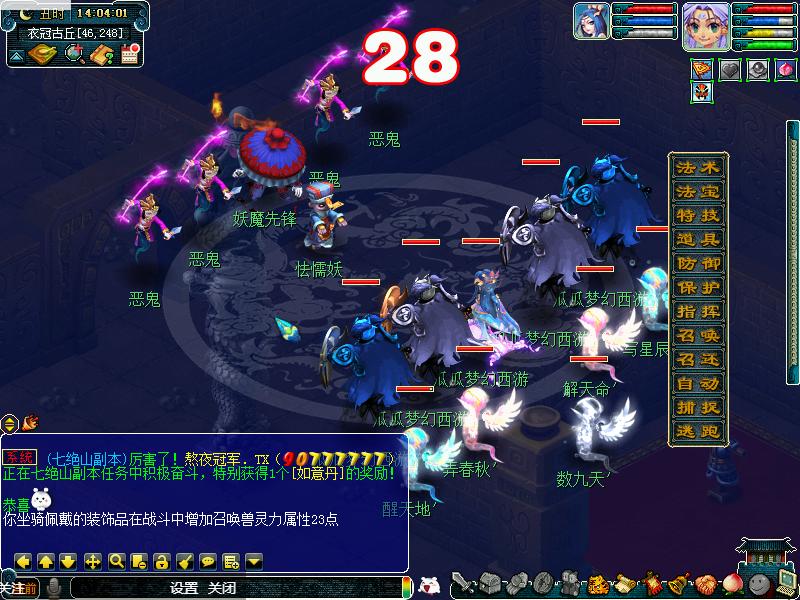Select the 捕捉 capture command
The width and height of the screenshot is (800, 600).
[697, 407]
